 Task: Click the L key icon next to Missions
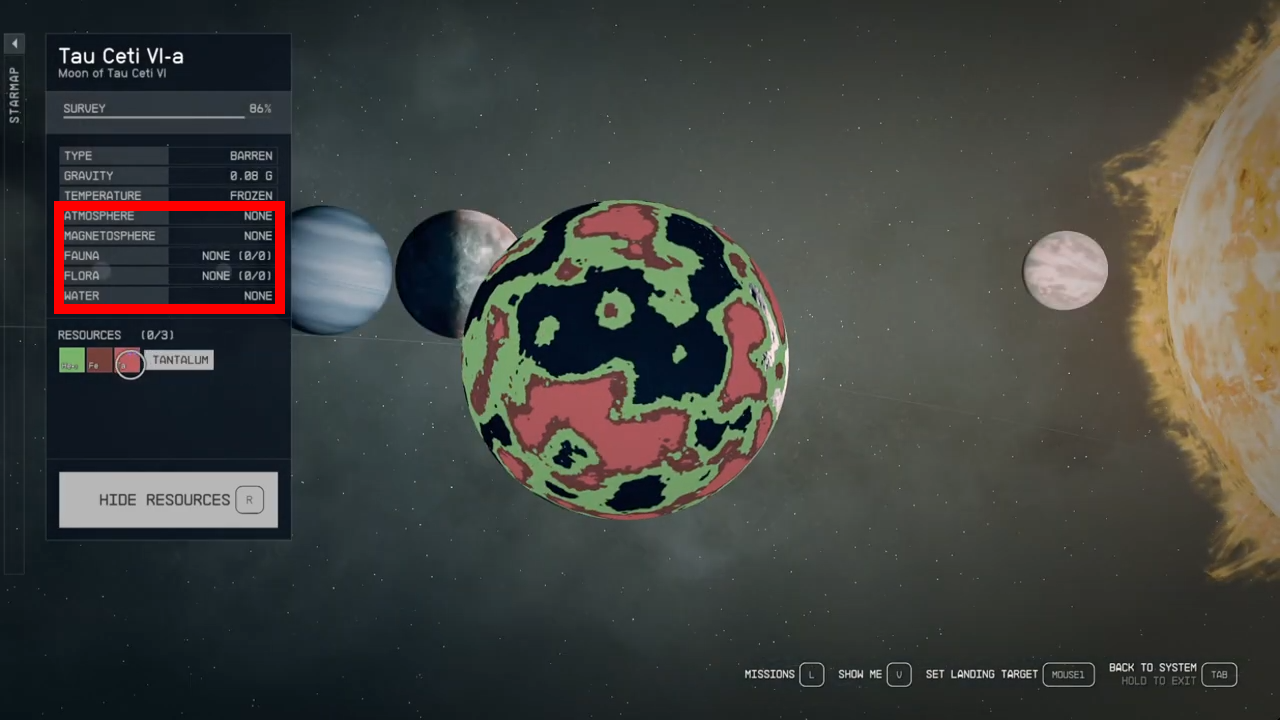coord(812,674)
